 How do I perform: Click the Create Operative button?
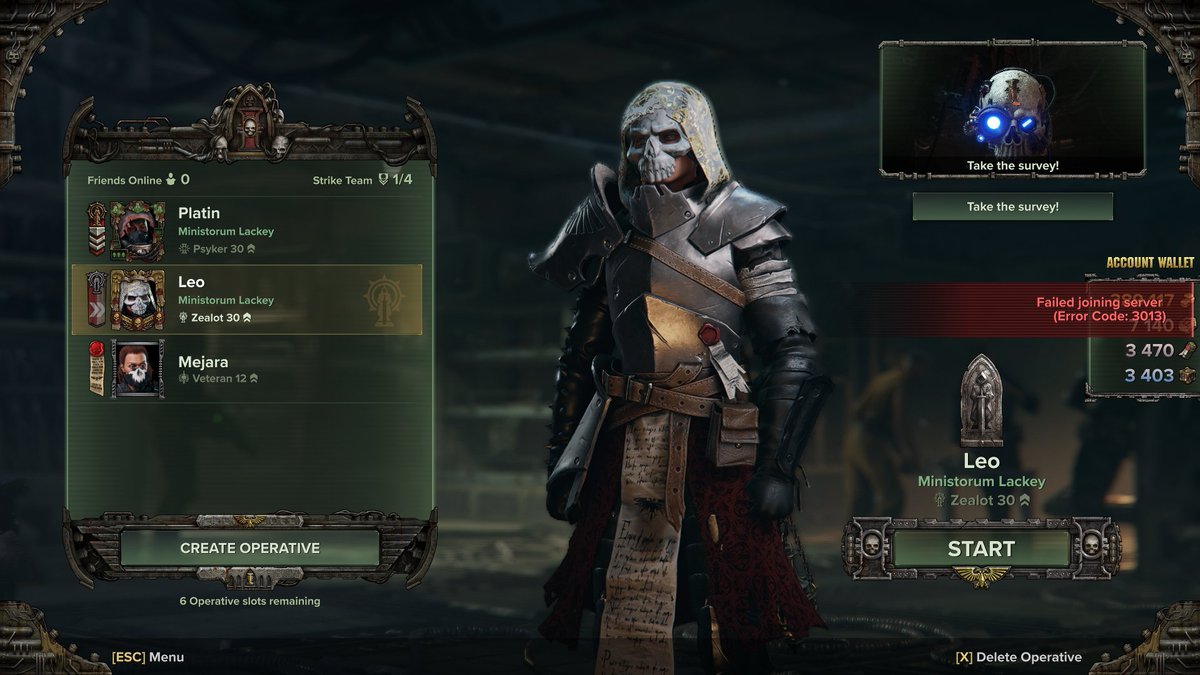[x=250, y=548]
